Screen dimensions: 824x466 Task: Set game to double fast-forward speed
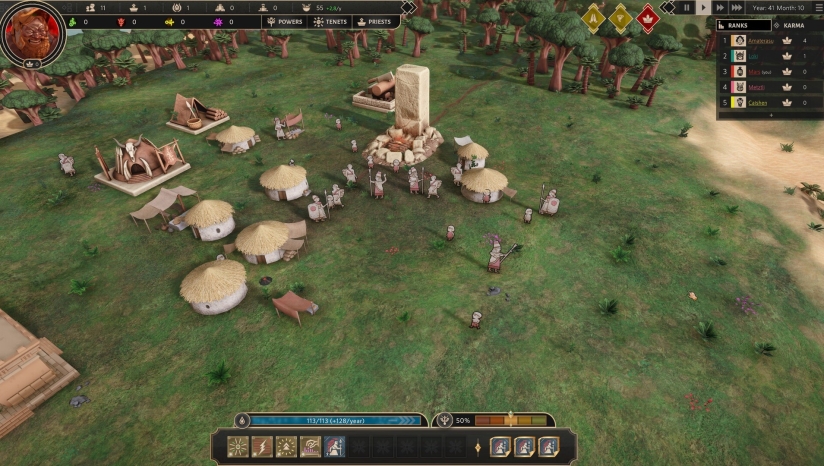[x=721, y=8]
